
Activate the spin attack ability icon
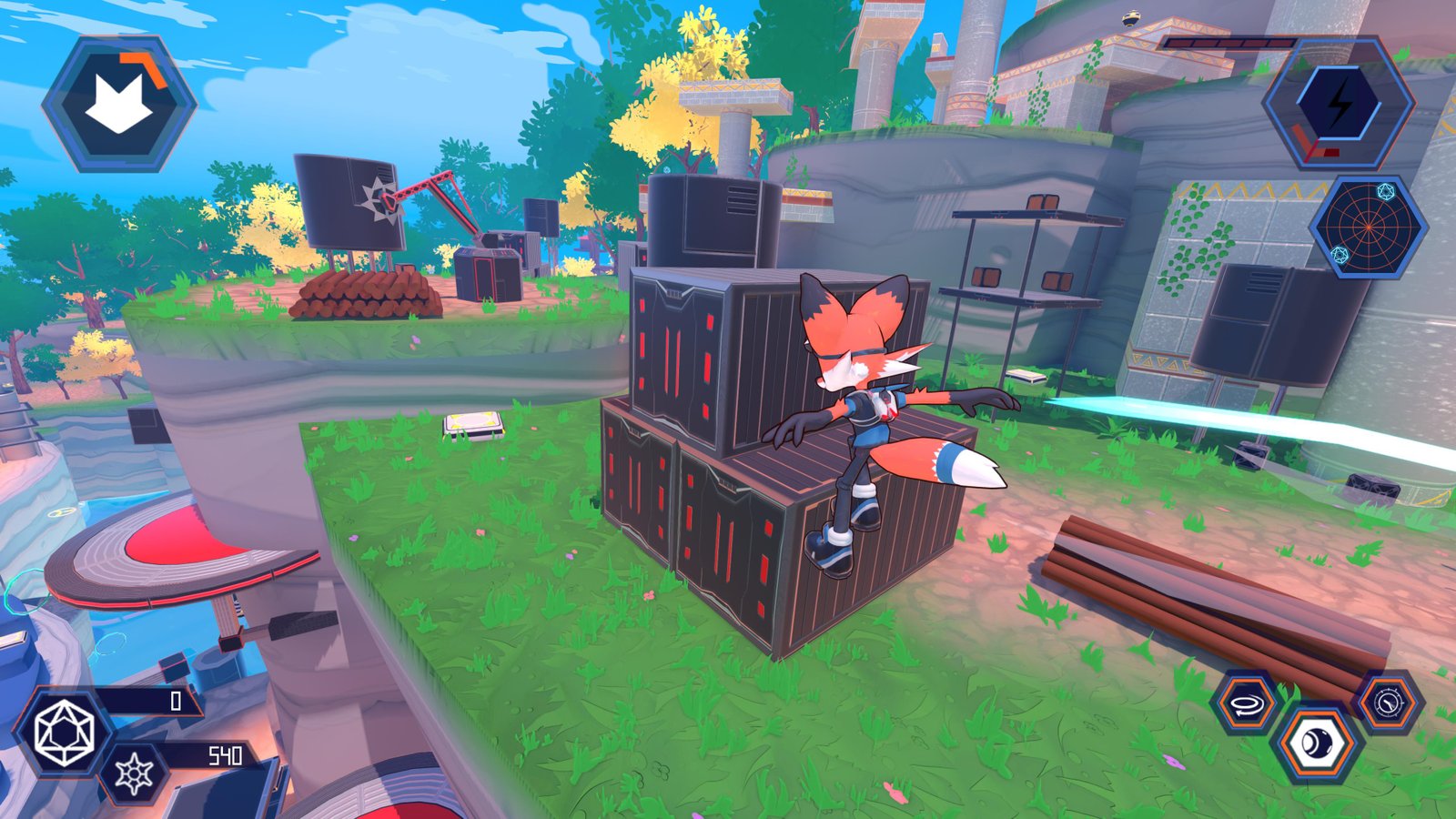pyautogui.click(x=1245, y=703)
